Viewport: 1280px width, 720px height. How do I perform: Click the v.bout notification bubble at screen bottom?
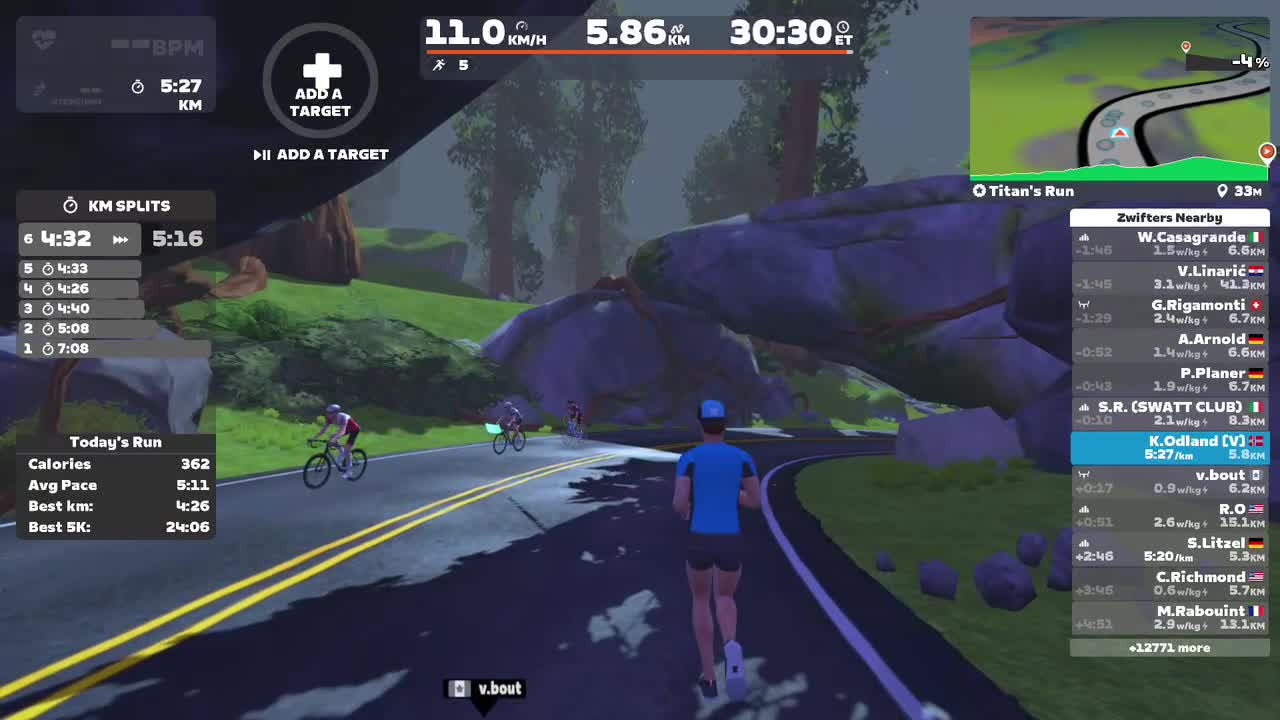pos(486,688)
